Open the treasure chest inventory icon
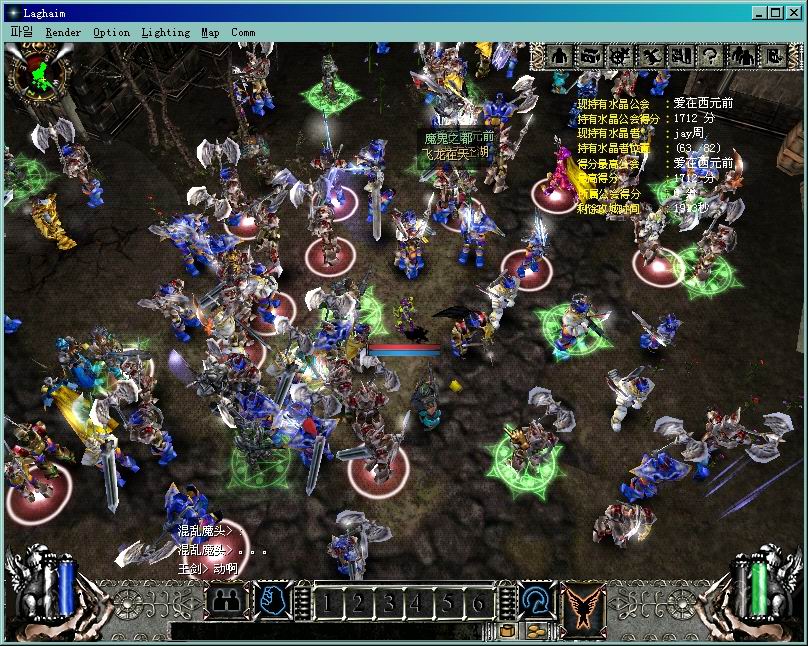Viewport: 808px width, 646px height. pyautogui.click(x=590, y=57)
